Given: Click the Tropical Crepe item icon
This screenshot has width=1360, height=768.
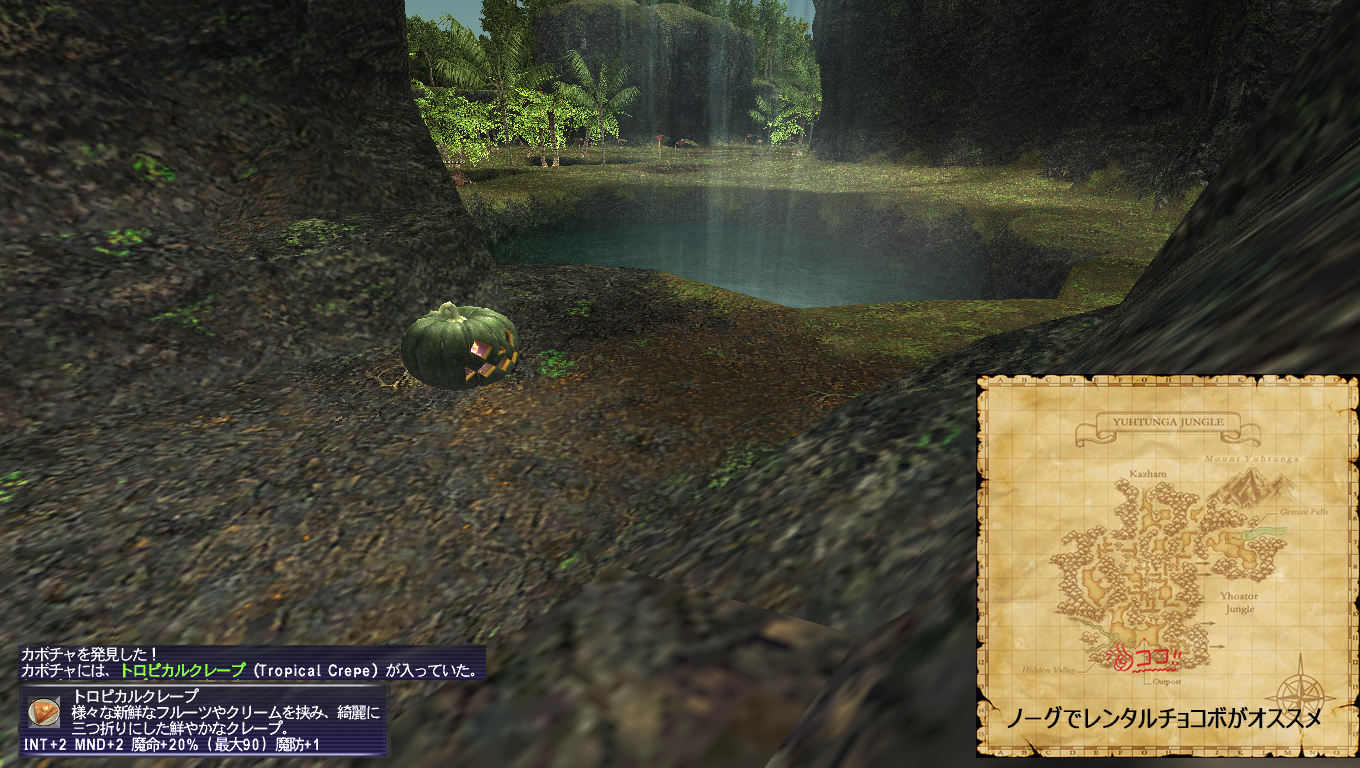Looking at the screenshot, I should coord(45,711).
